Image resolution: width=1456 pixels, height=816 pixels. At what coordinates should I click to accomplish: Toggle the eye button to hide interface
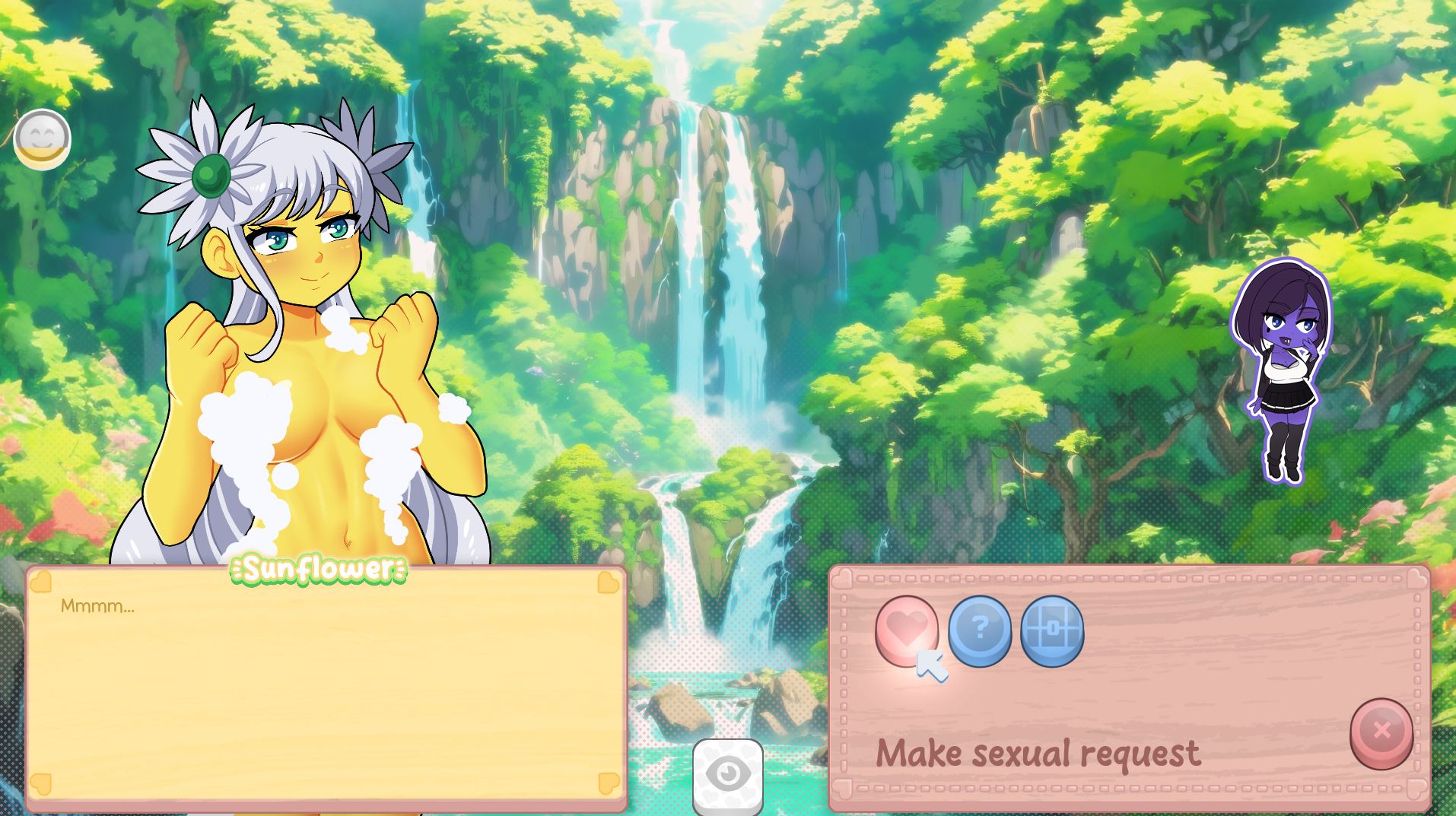click(728, 775)
